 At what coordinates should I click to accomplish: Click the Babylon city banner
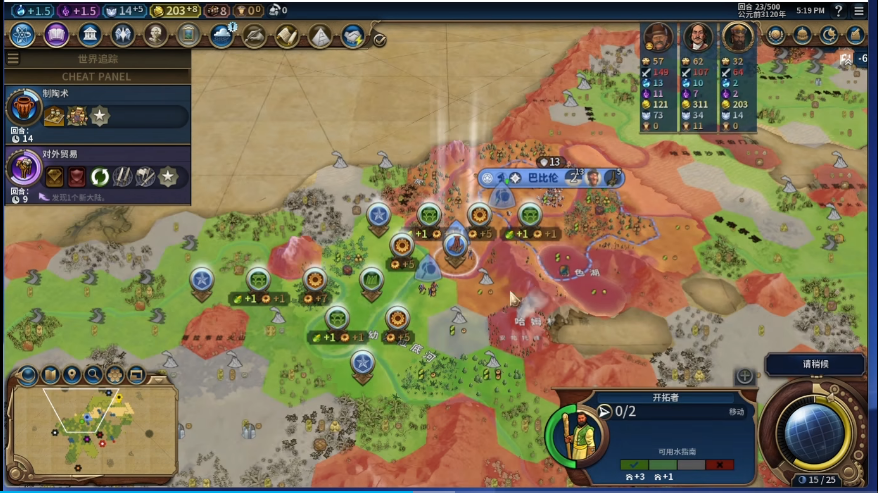point(541,177)
